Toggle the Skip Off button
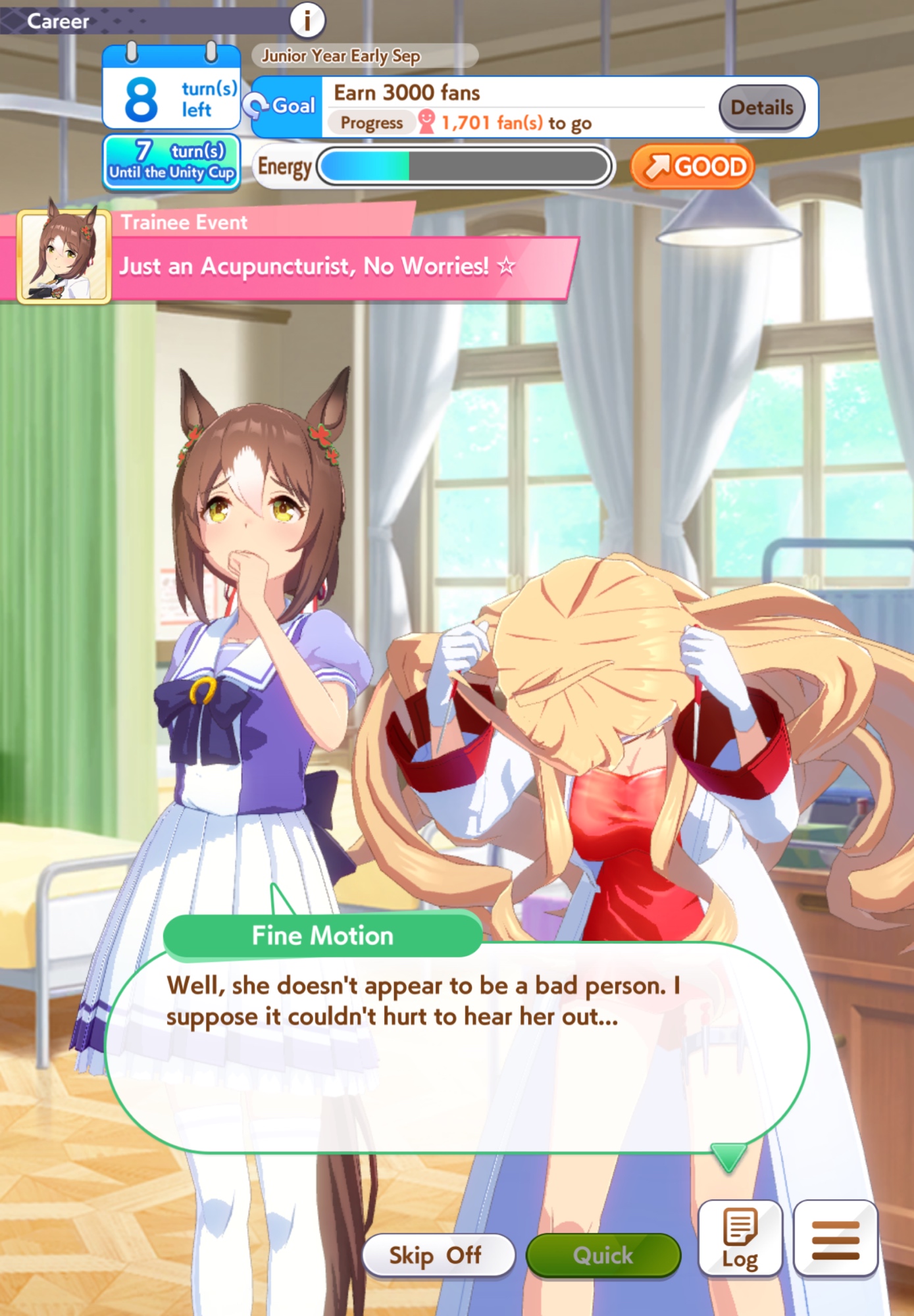914x1316 pixels. [438, 1255]
